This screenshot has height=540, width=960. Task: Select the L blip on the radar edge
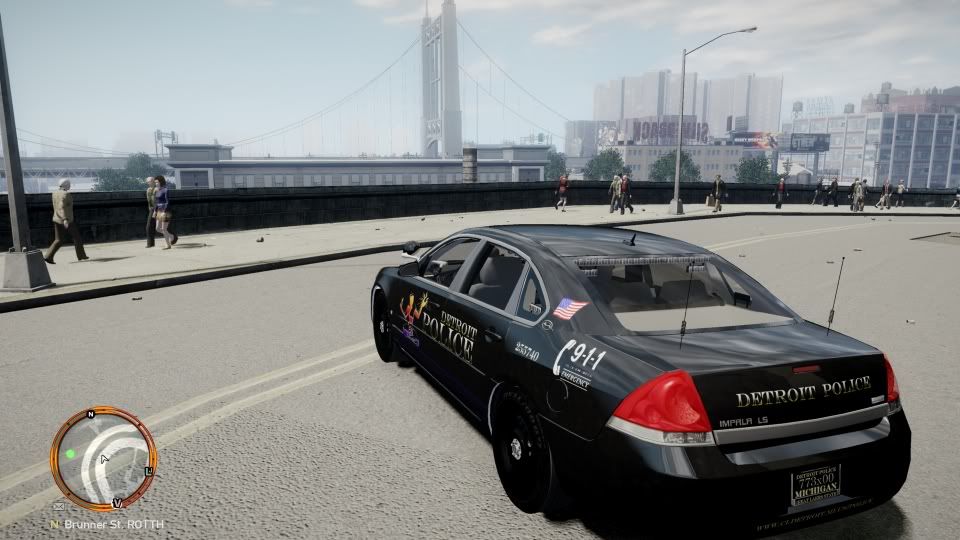pos(149,470)
